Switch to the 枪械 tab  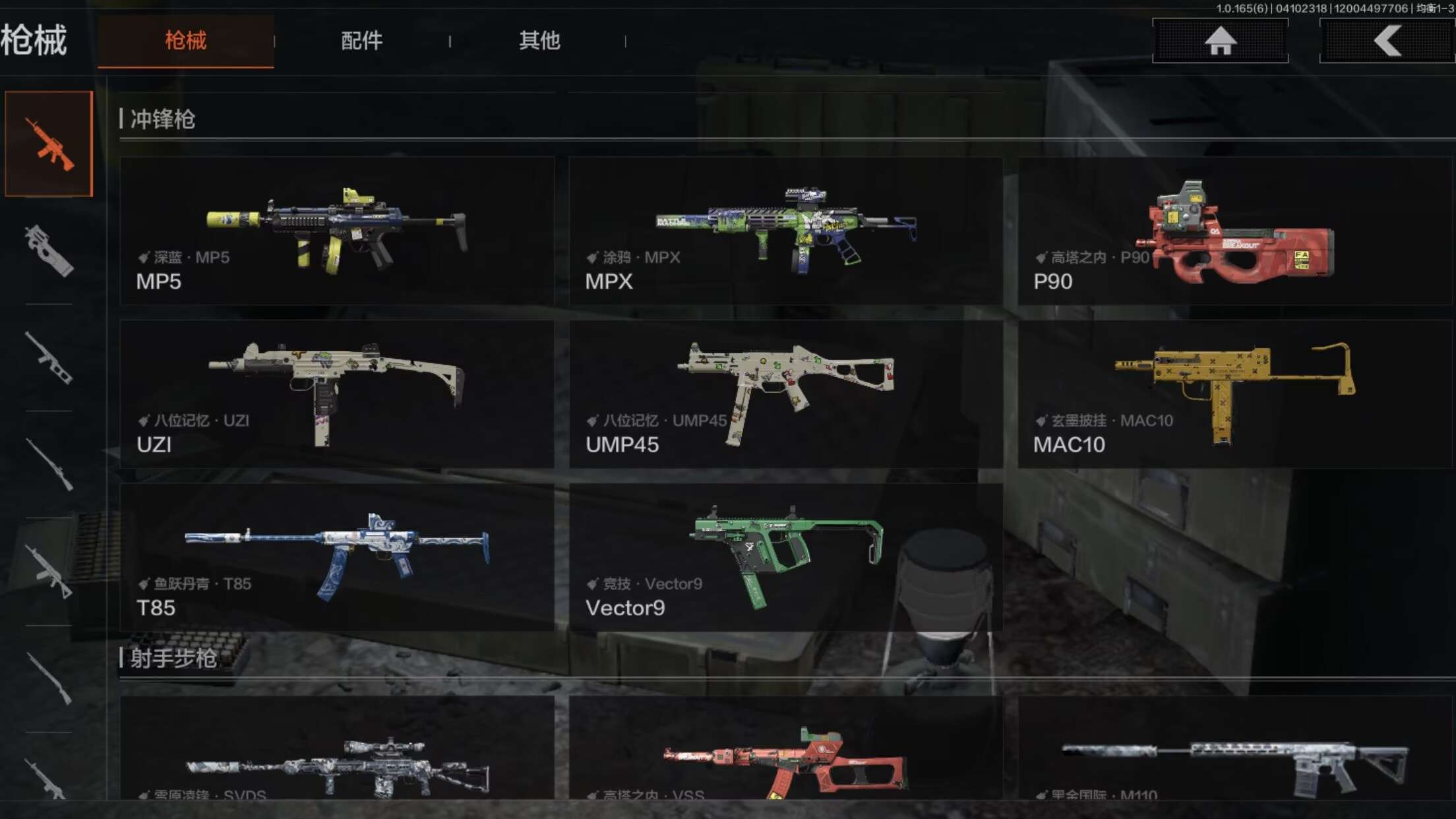click(185, 41)
